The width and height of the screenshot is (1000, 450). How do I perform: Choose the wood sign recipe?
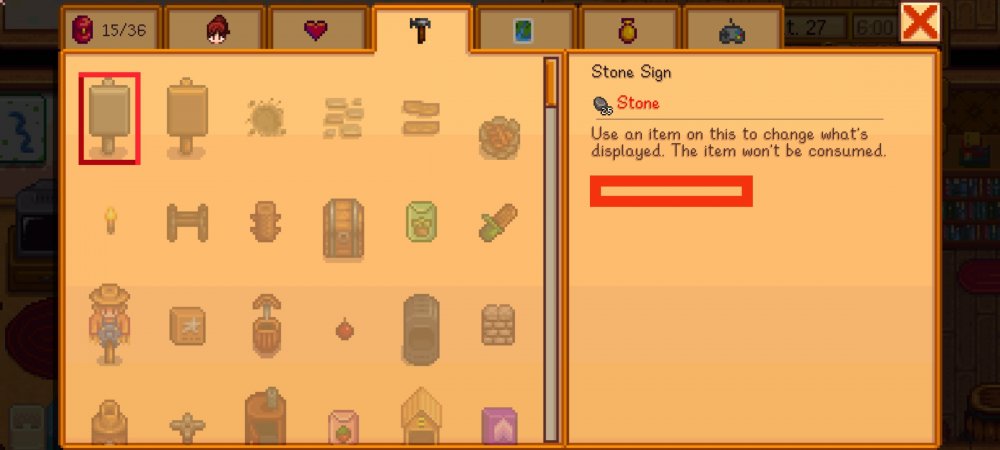click(187, 118)
